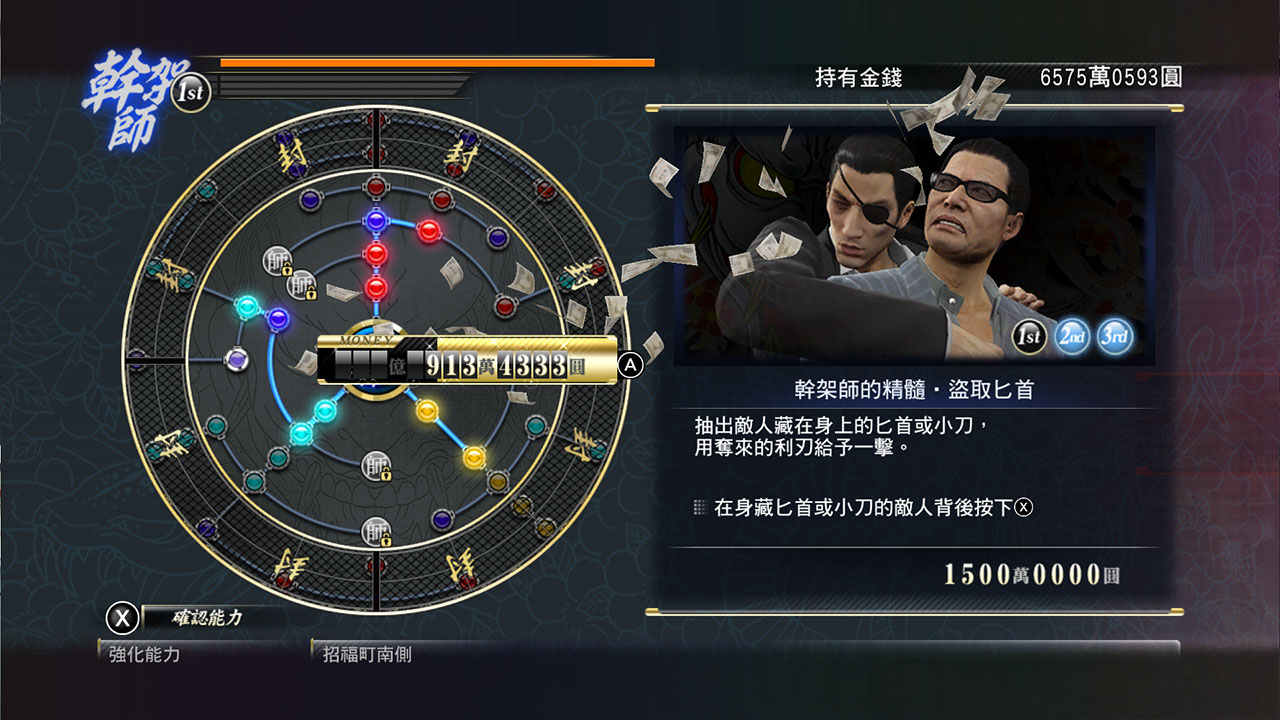Select the glowing blue node above the red nodes
The width and height of the screenshot is (1280, 720).
376,220
